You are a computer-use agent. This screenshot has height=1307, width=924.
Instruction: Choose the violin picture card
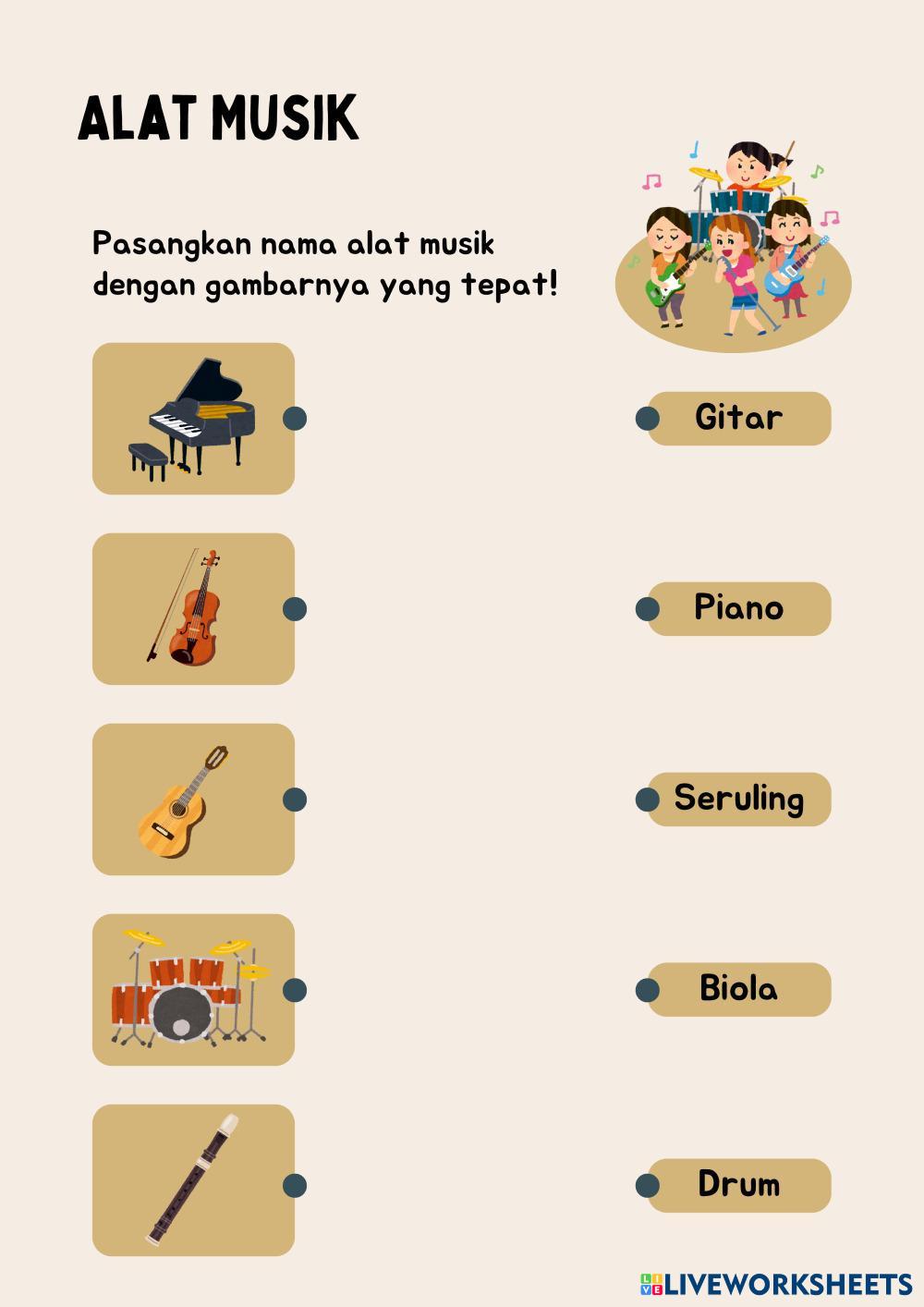[193, 609]
